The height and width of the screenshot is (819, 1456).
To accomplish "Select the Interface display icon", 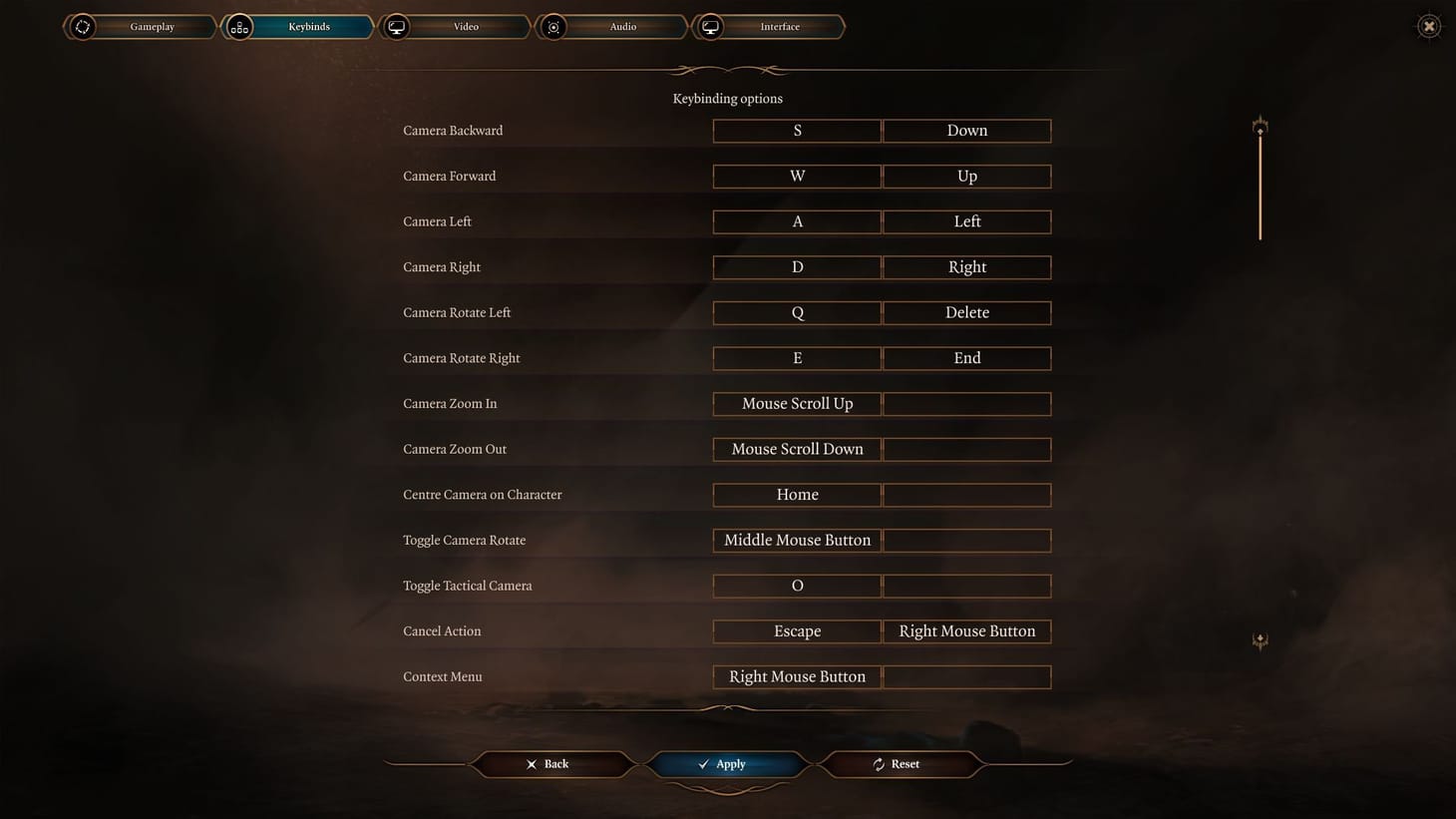I will click(710, 27).
